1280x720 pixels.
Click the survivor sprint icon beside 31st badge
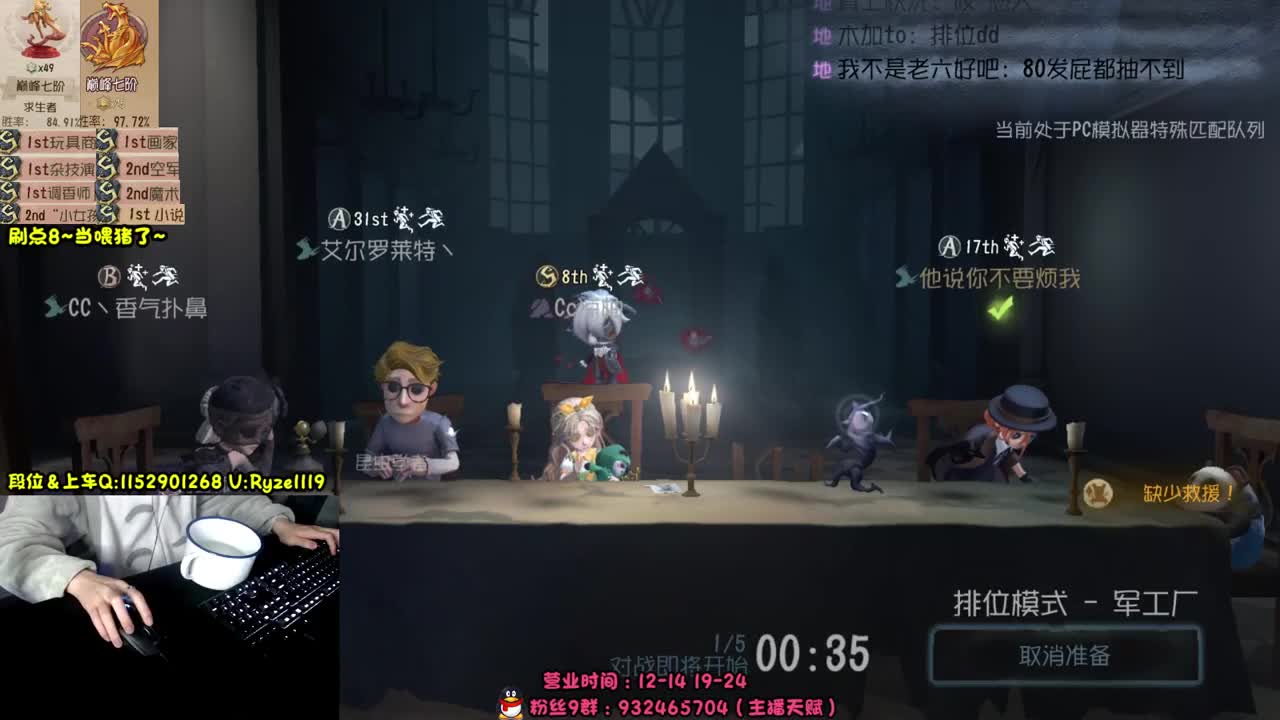(430, 218)
